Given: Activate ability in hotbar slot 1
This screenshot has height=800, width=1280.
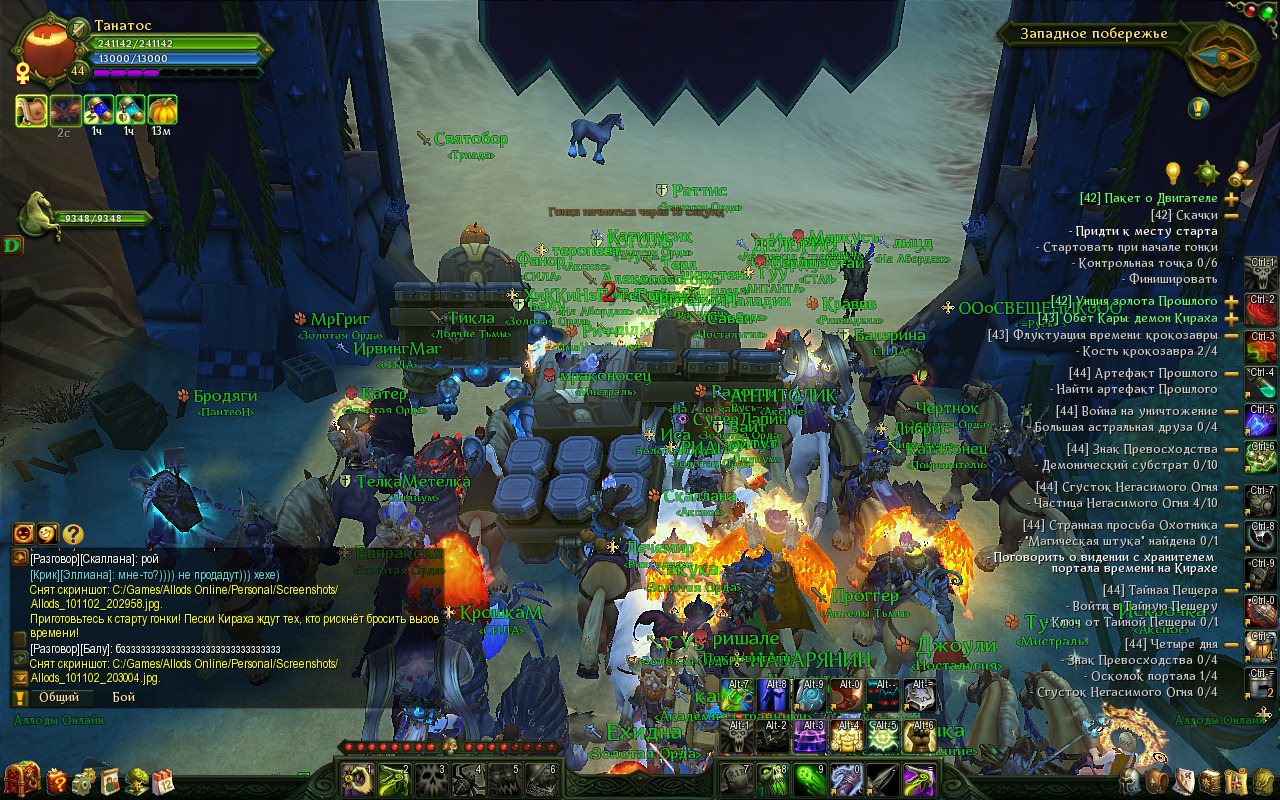Looking at the screenshot, I should (x=355, y=780).
